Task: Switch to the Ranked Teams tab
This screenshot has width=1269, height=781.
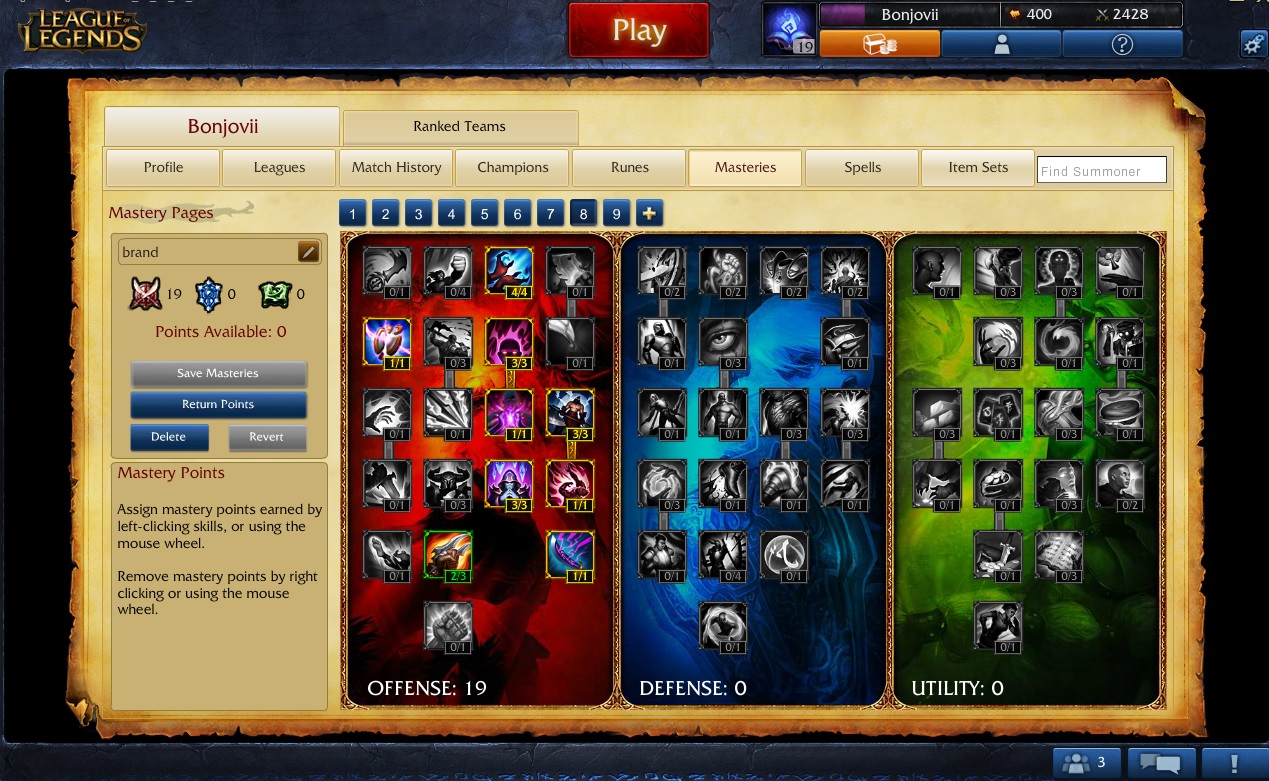Action: (460, 127)
